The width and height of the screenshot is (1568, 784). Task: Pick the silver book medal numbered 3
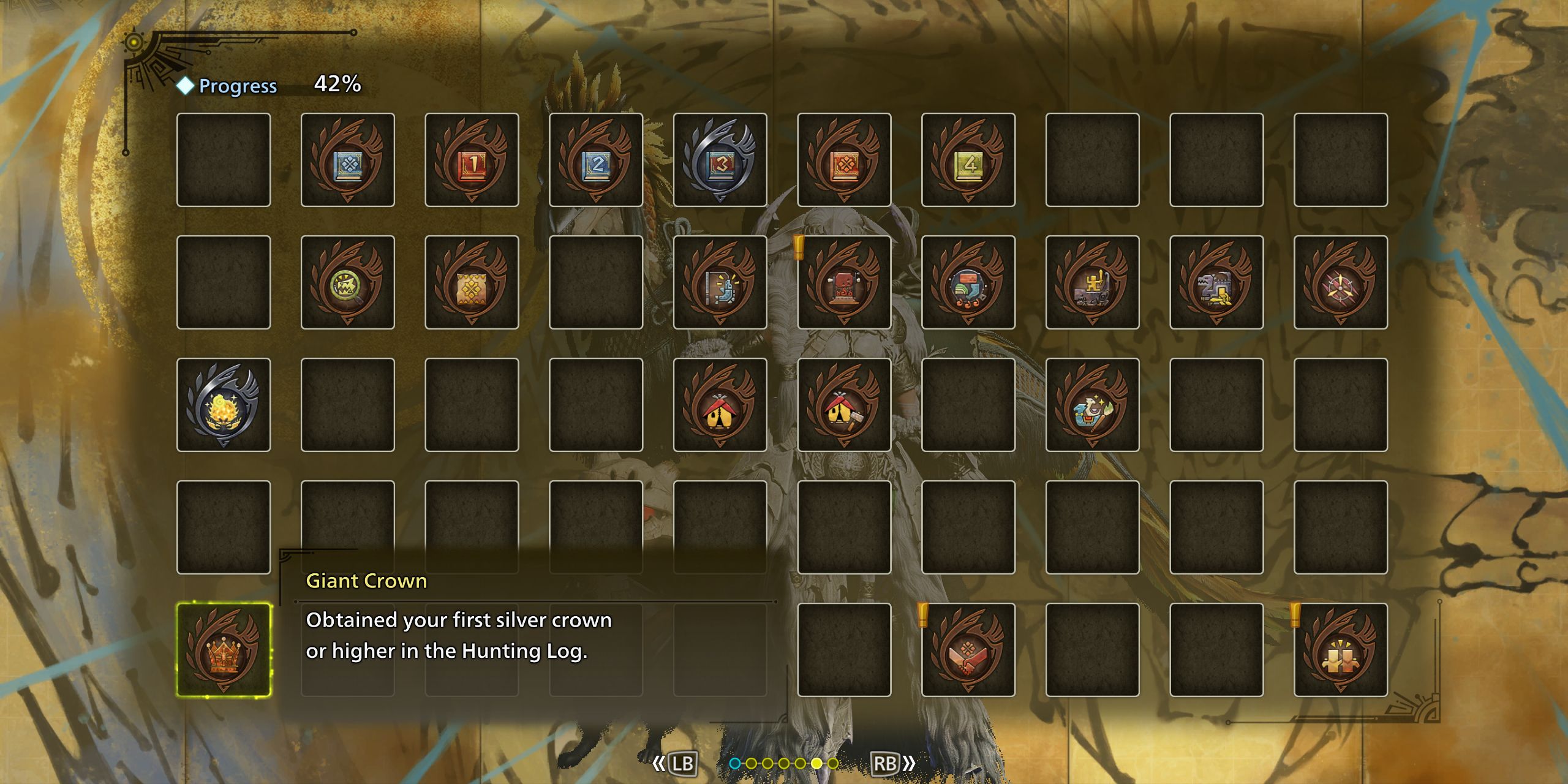point(720,160)
